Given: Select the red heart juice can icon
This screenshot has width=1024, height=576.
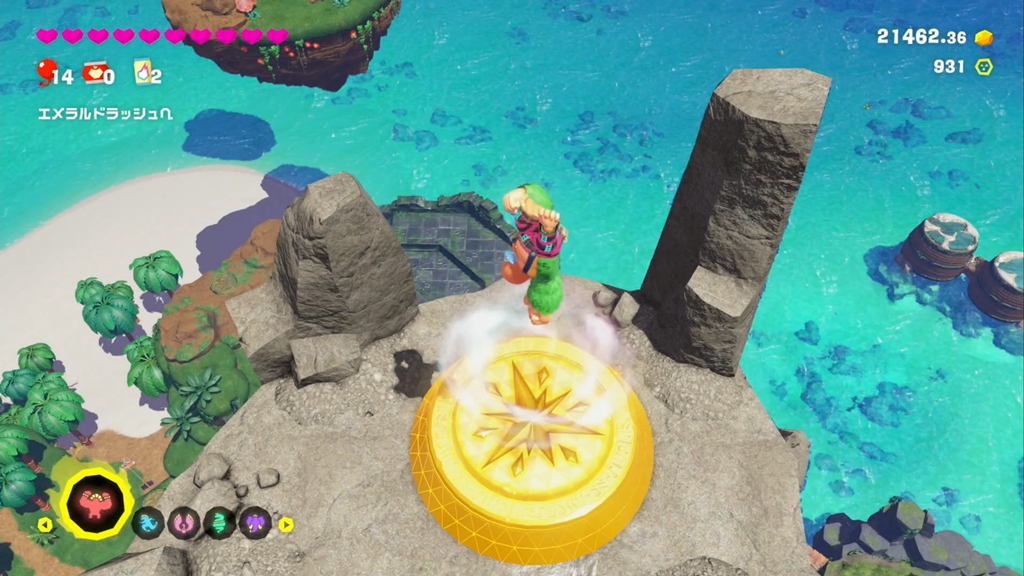Looking at the screenshot, I should [94, 72].
